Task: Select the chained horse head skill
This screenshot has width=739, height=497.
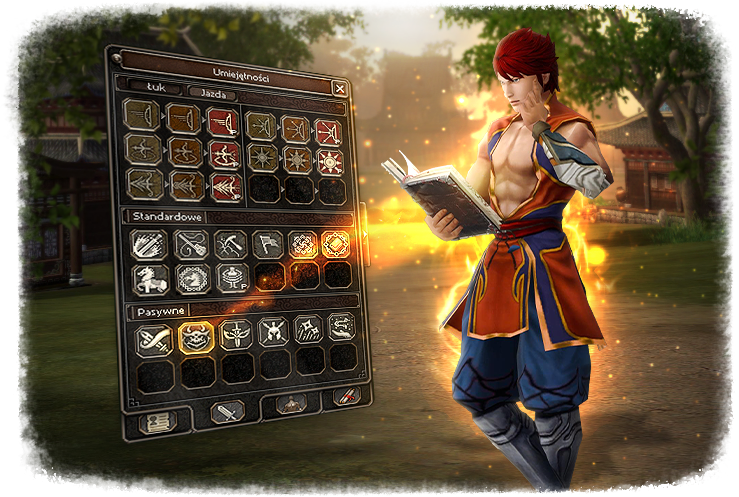Action: (x=193, y=277)
